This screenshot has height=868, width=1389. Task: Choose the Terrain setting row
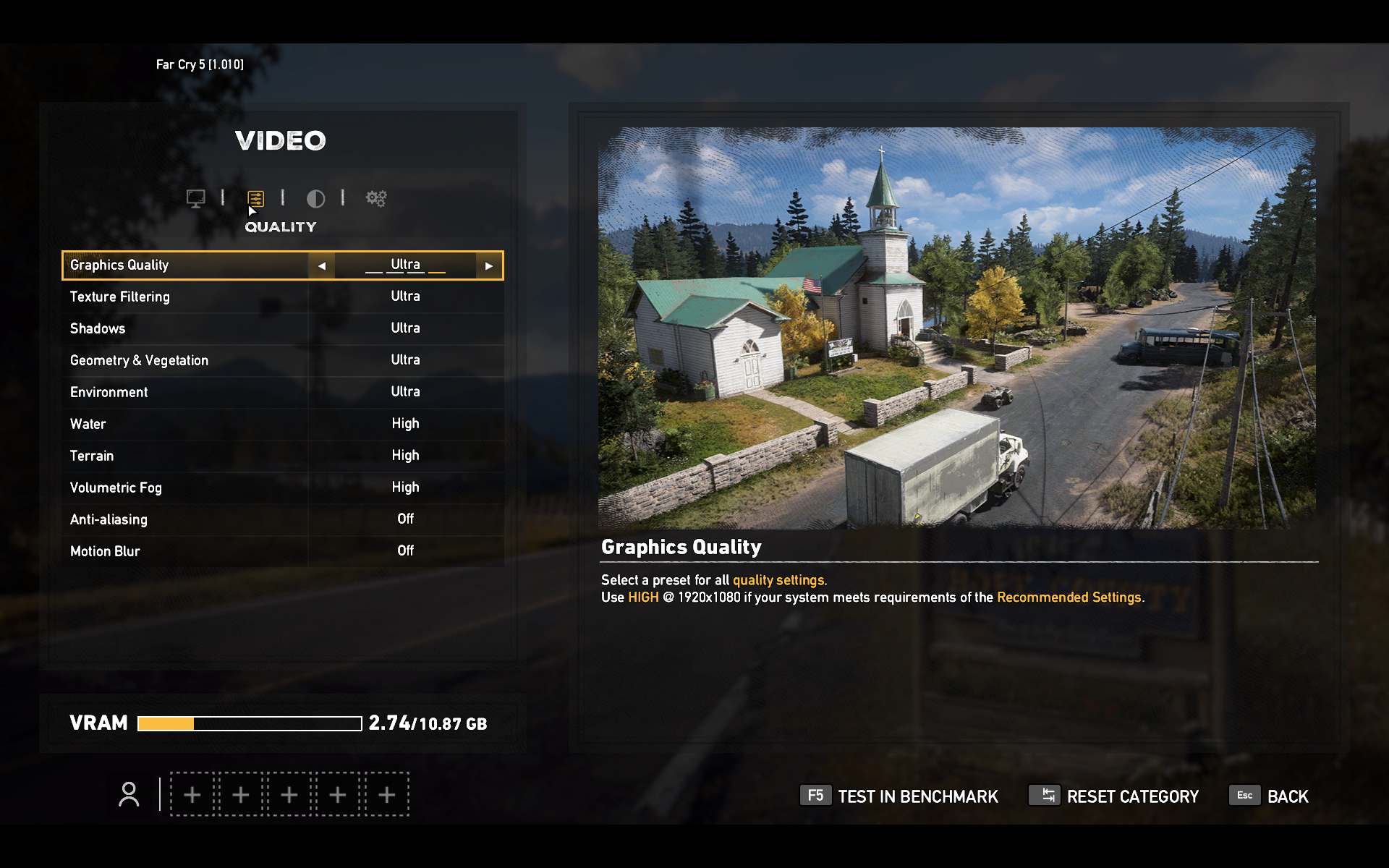tap(282, 456)
